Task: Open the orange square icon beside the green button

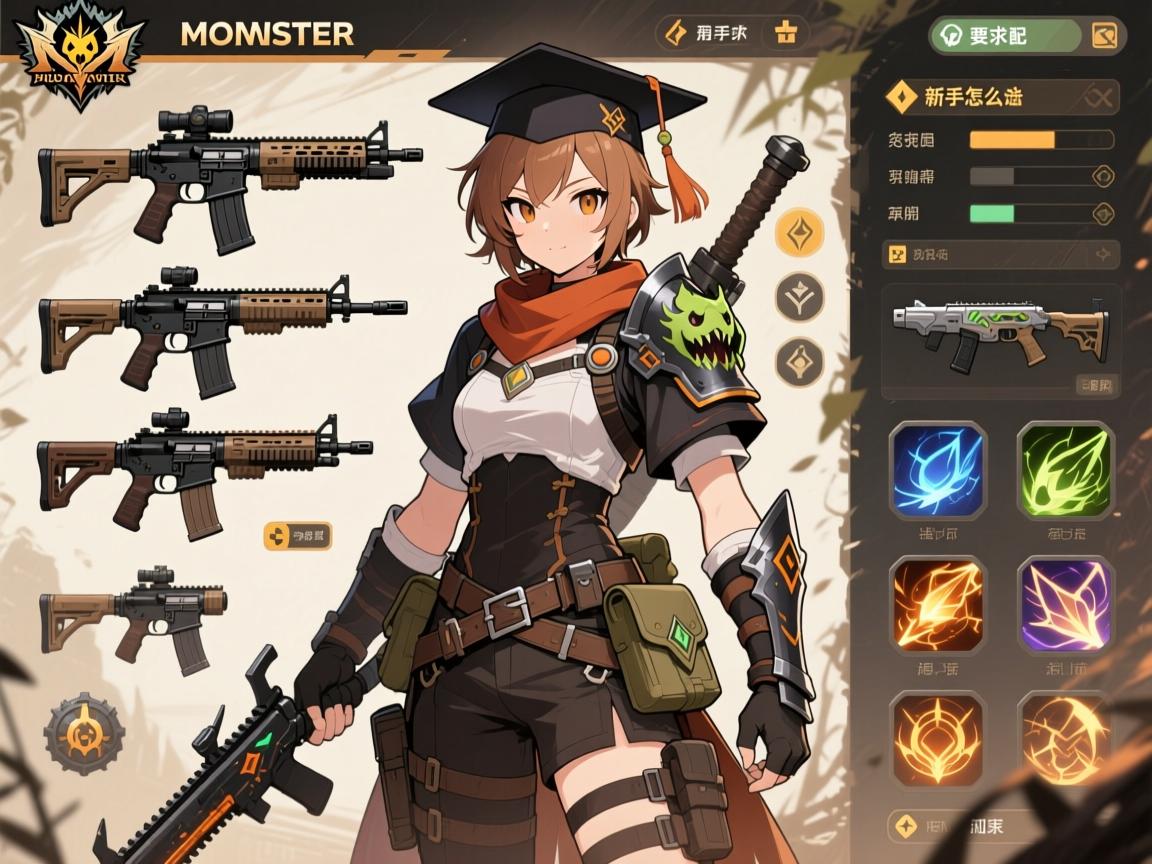Action: coord(1105,36)
